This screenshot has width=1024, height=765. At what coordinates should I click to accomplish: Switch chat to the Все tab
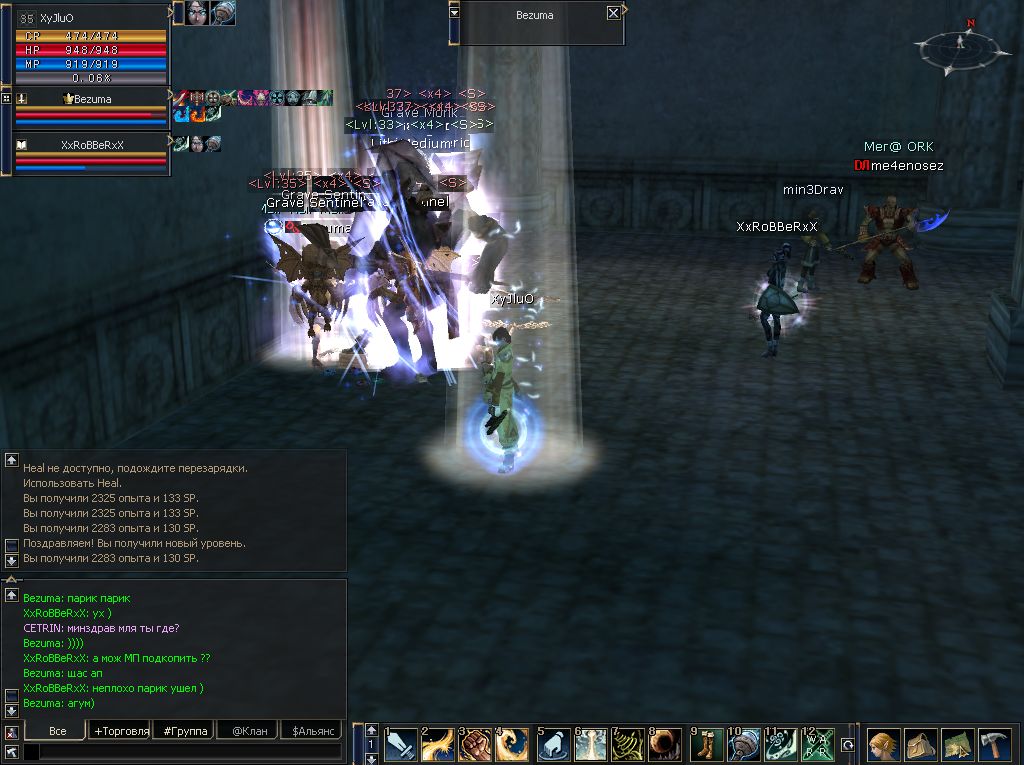click(58, 731)
